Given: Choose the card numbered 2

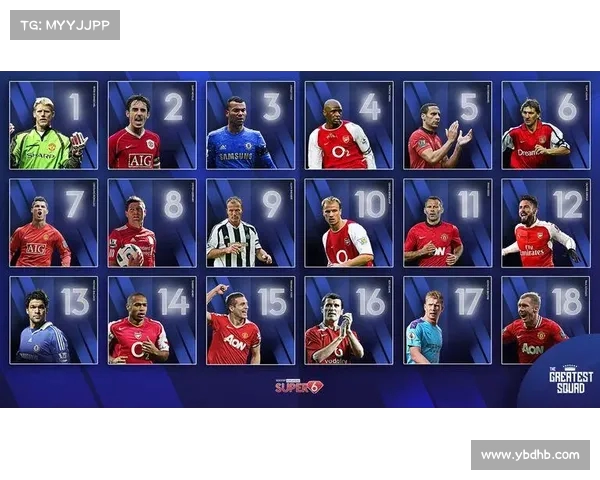Looking at the screenshot, I should pyautogui.click(x=152, y=125).
